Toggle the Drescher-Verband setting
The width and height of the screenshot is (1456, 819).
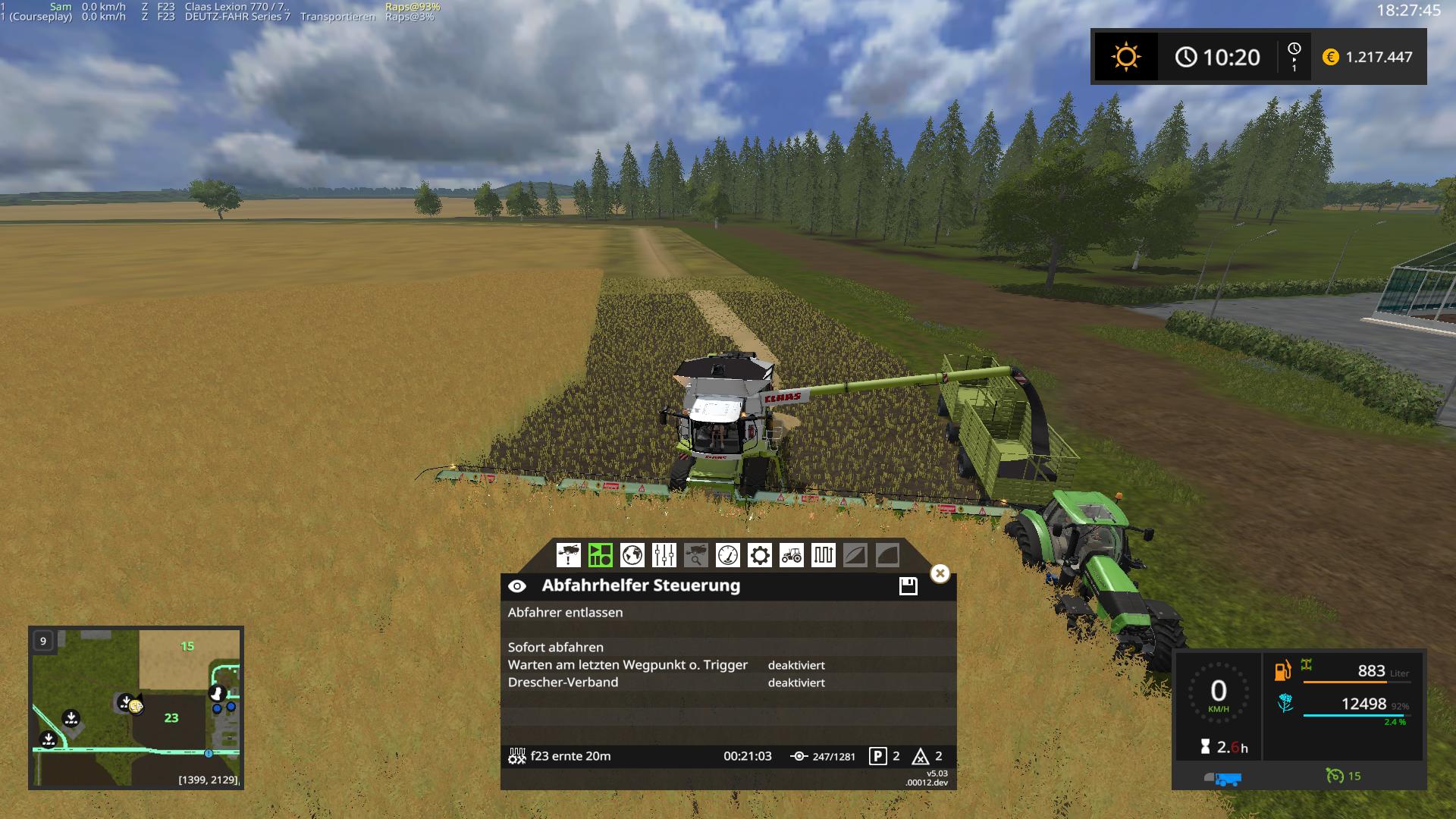(x=563, y=682)
